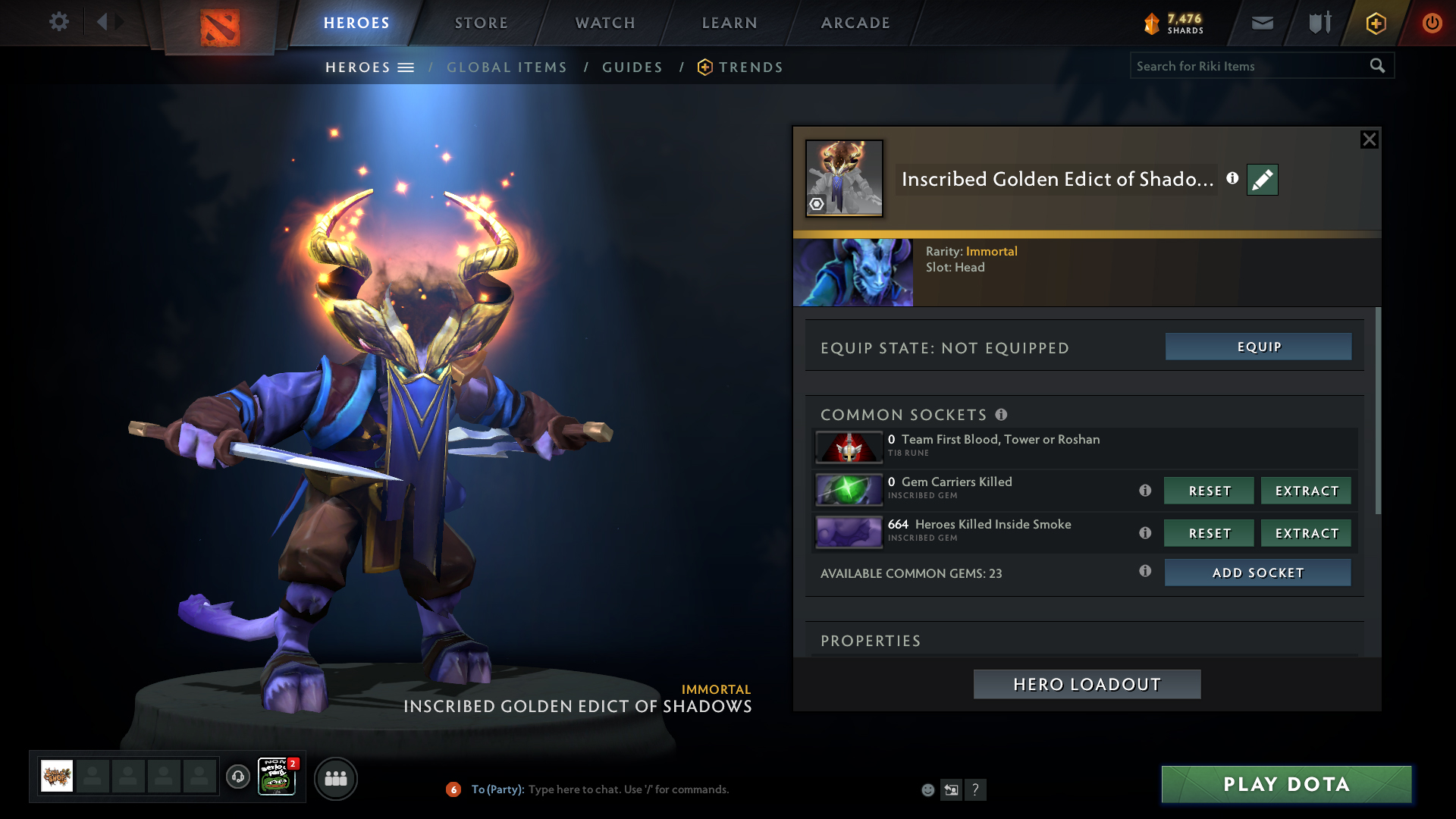The height and width of the screenshot is (819, 1456).
Task: Open the Global Items section
Action: pos(507,67)
